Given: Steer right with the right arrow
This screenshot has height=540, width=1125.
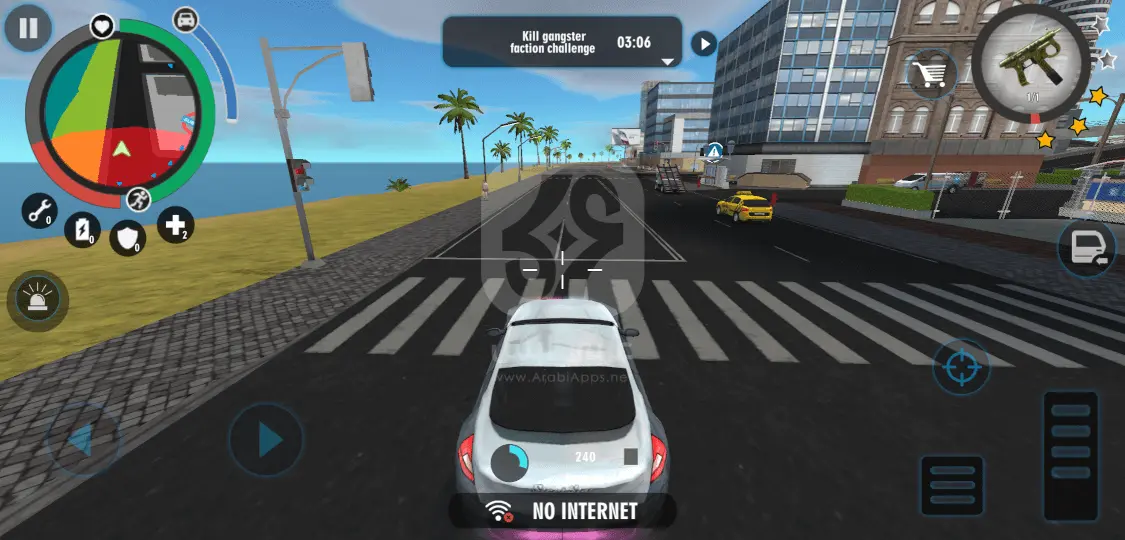Looking at the screenshot, I should (265, 439).
